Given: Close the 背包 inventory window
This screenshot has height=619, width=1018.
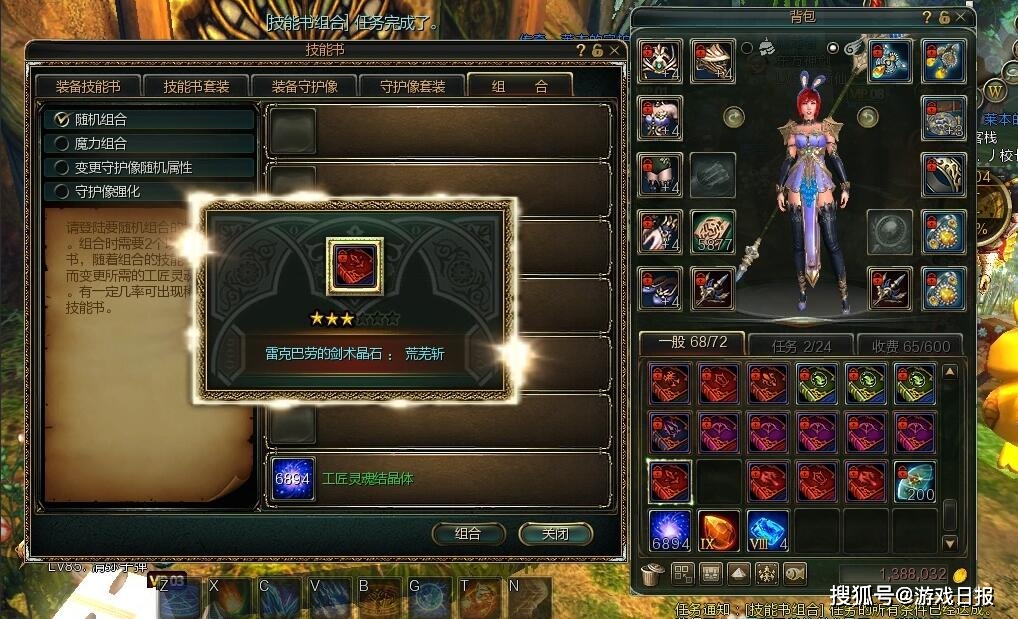Looking at the screenshot, I should coord(961,17).
